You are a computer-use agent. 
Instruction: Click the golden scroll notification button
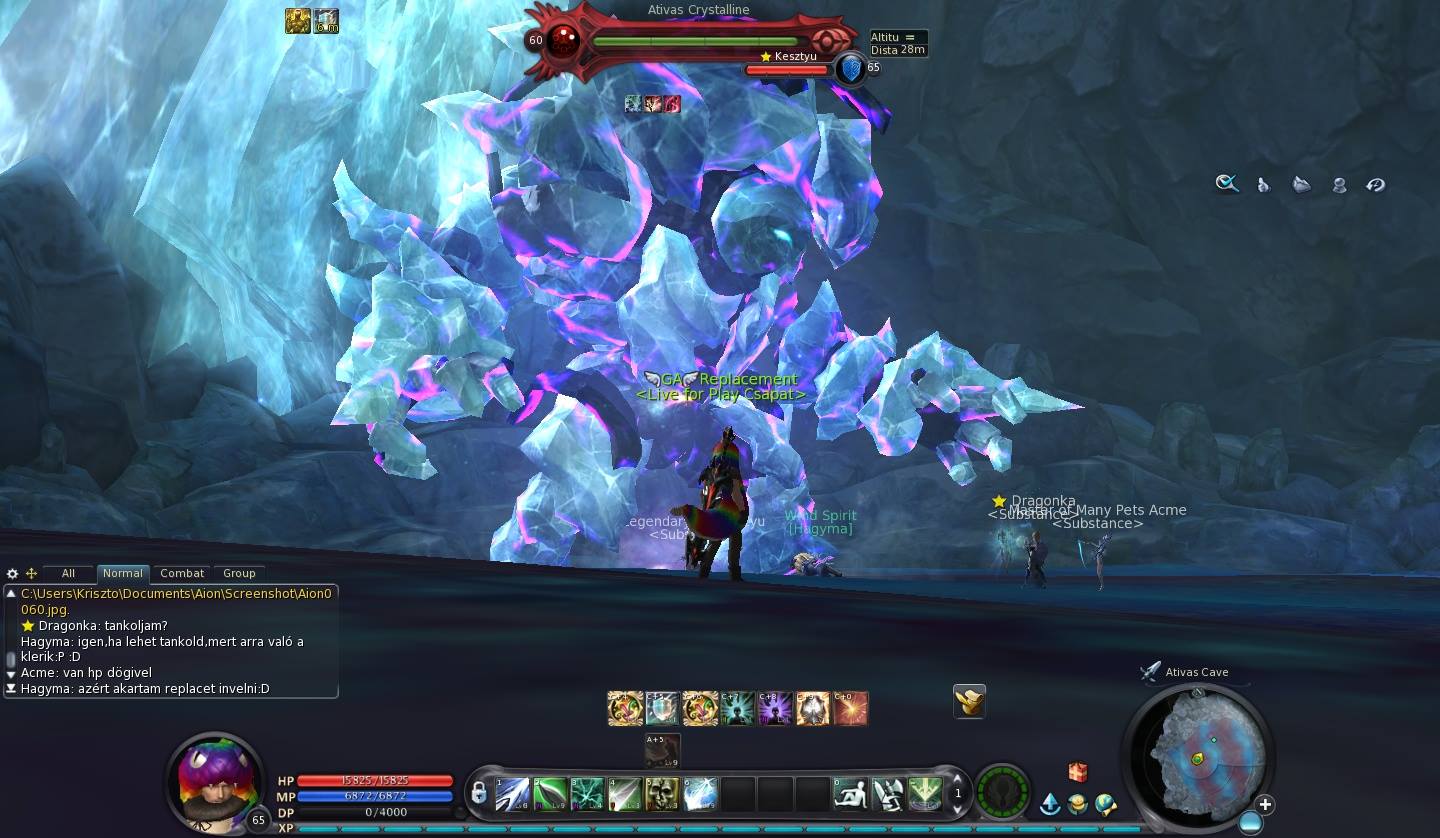[x=969, y=701]
